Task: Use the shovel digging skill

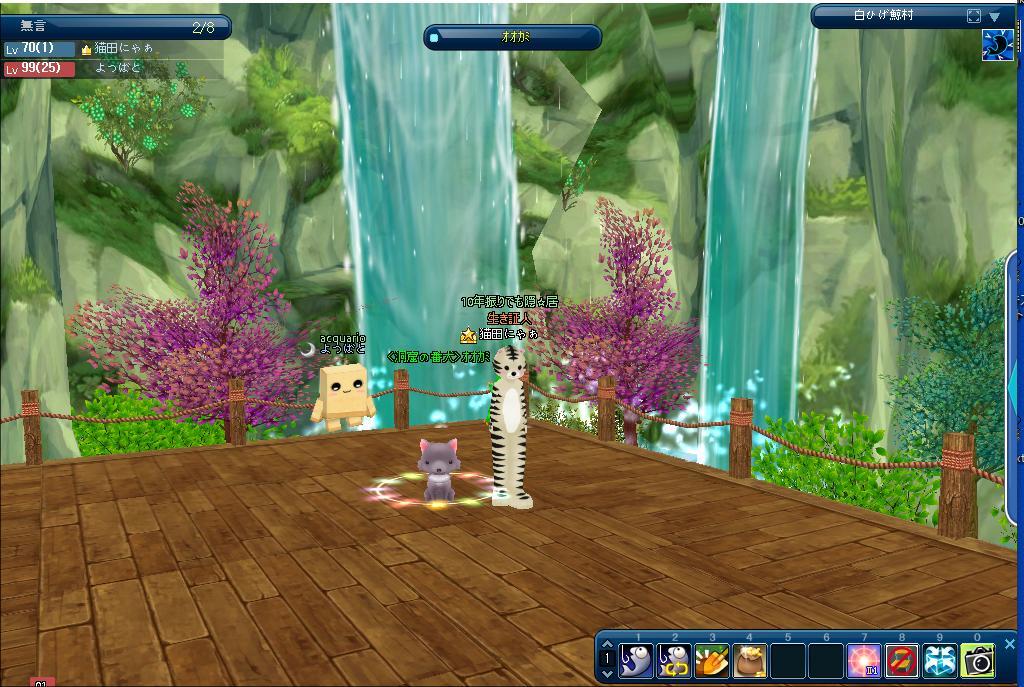Action: [x=712, y=661]
